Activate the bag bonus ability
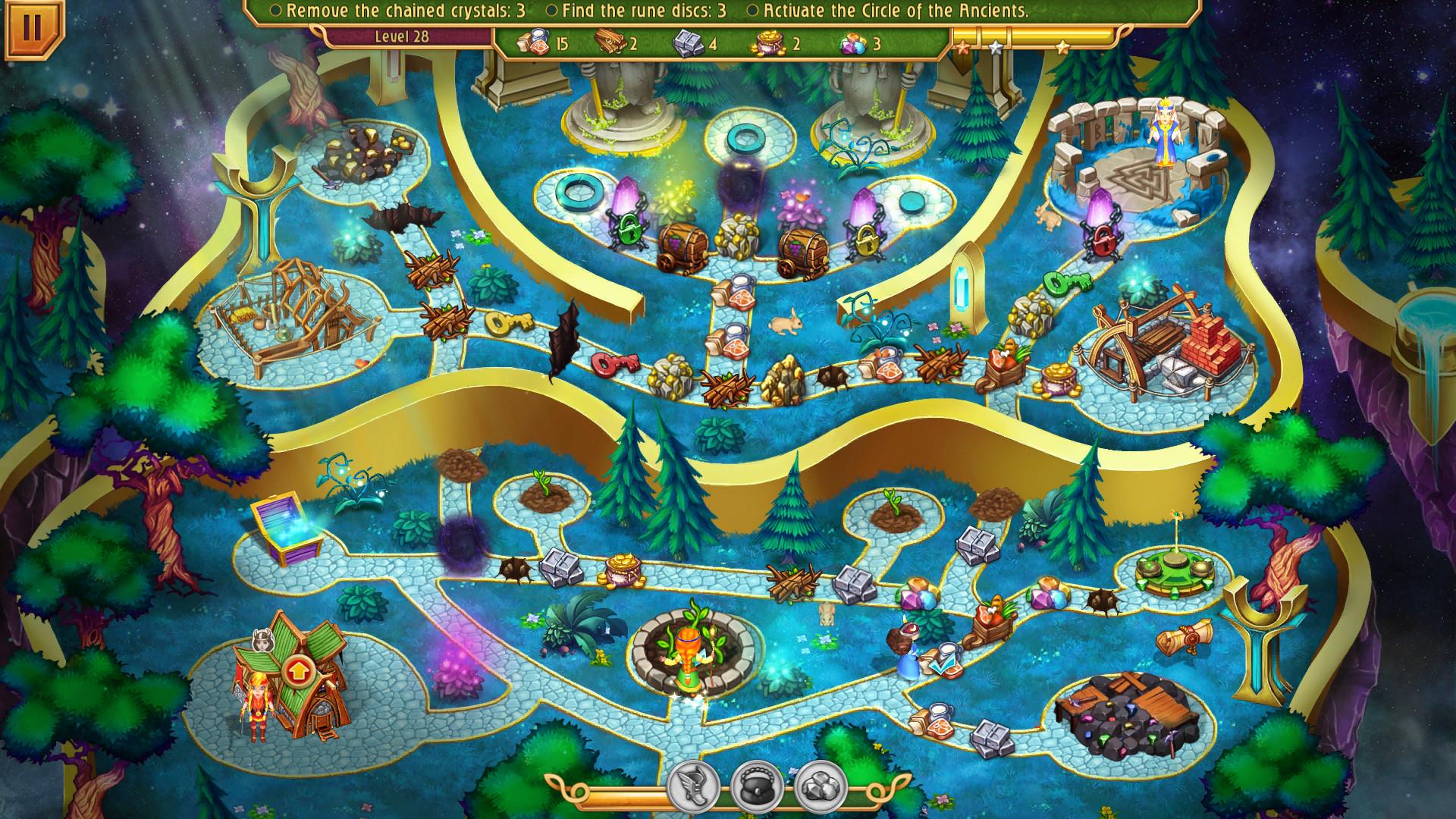 756,787
